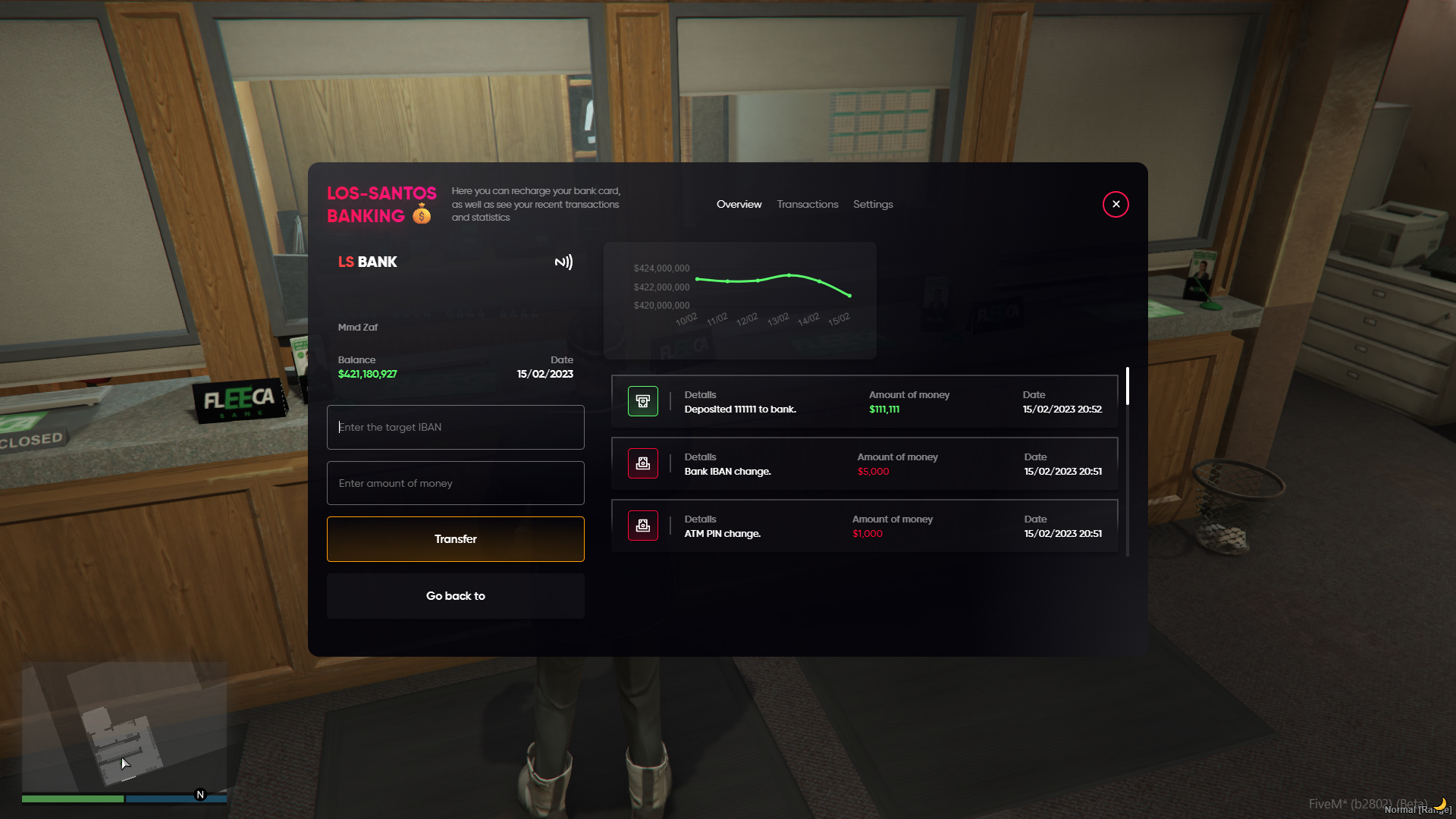Viewport: 1456px width, 819px height.
Task: Click the transaction list scrollbar
Action: click(1128, 387)
